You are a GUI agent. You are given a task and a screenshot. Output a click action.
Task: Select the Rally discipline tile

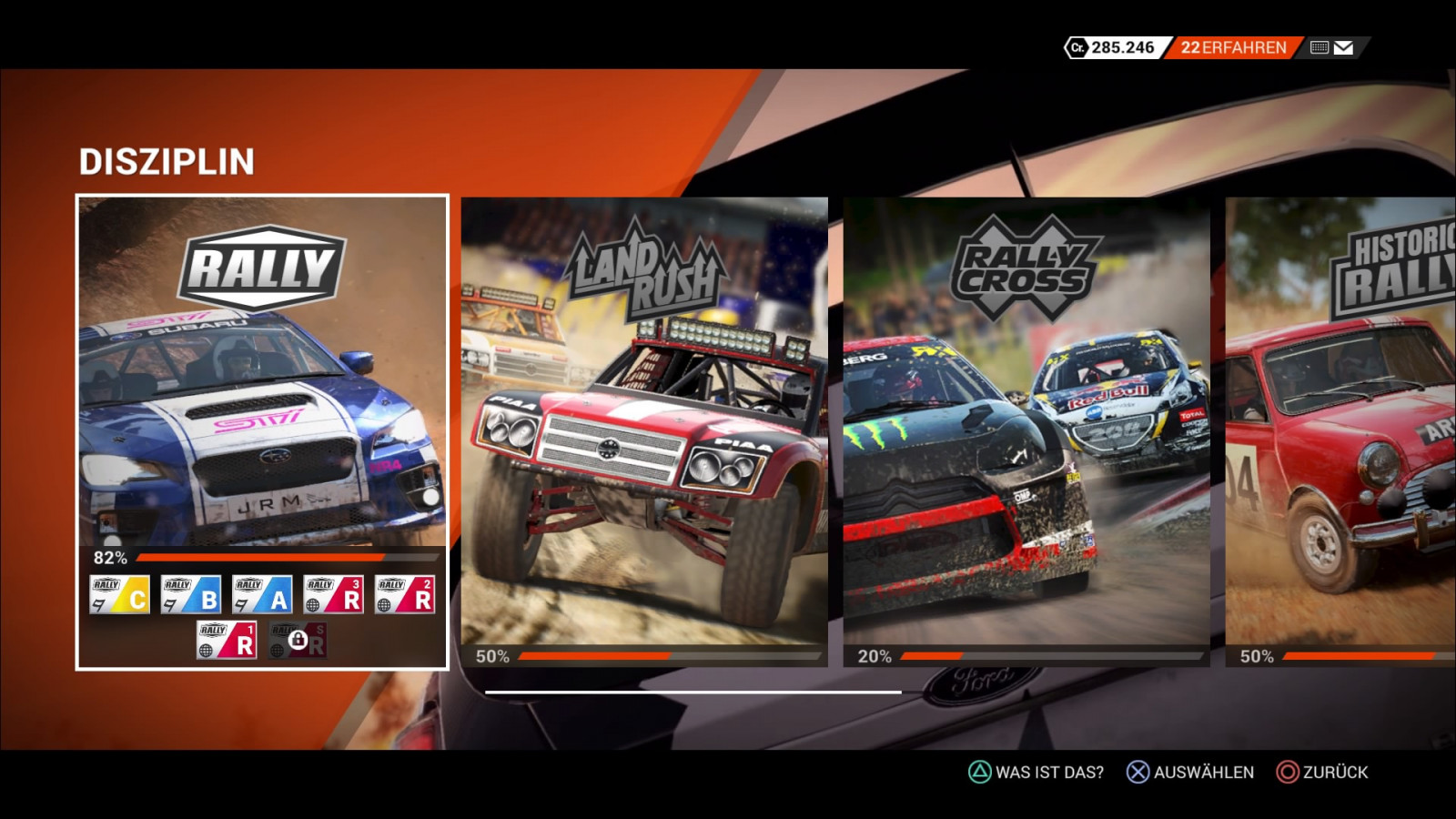pos(262,382)
